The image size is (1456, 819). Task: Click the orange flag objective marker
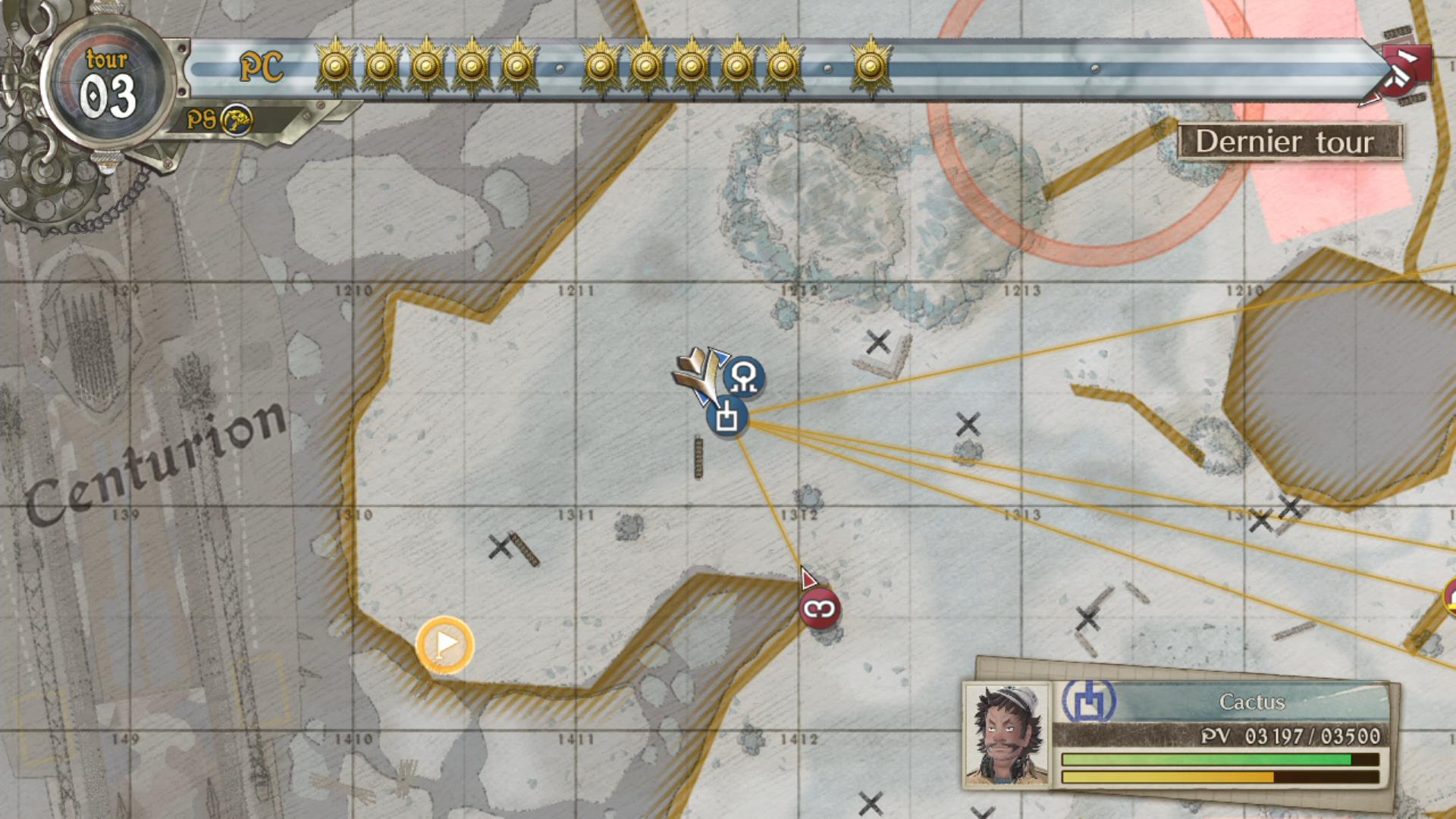(446, 645)
